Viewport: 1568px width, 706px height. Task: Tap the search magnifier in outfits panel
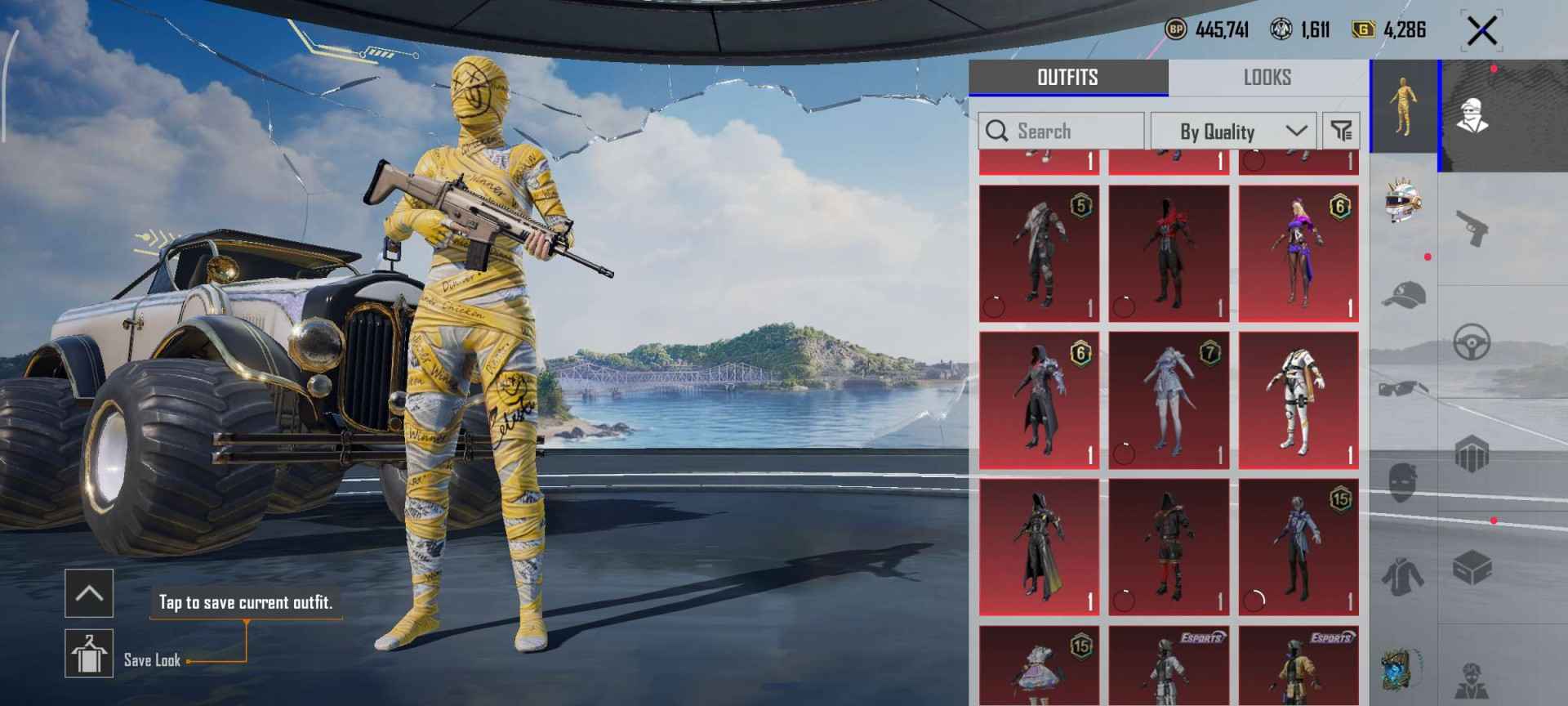click(998, 131)
